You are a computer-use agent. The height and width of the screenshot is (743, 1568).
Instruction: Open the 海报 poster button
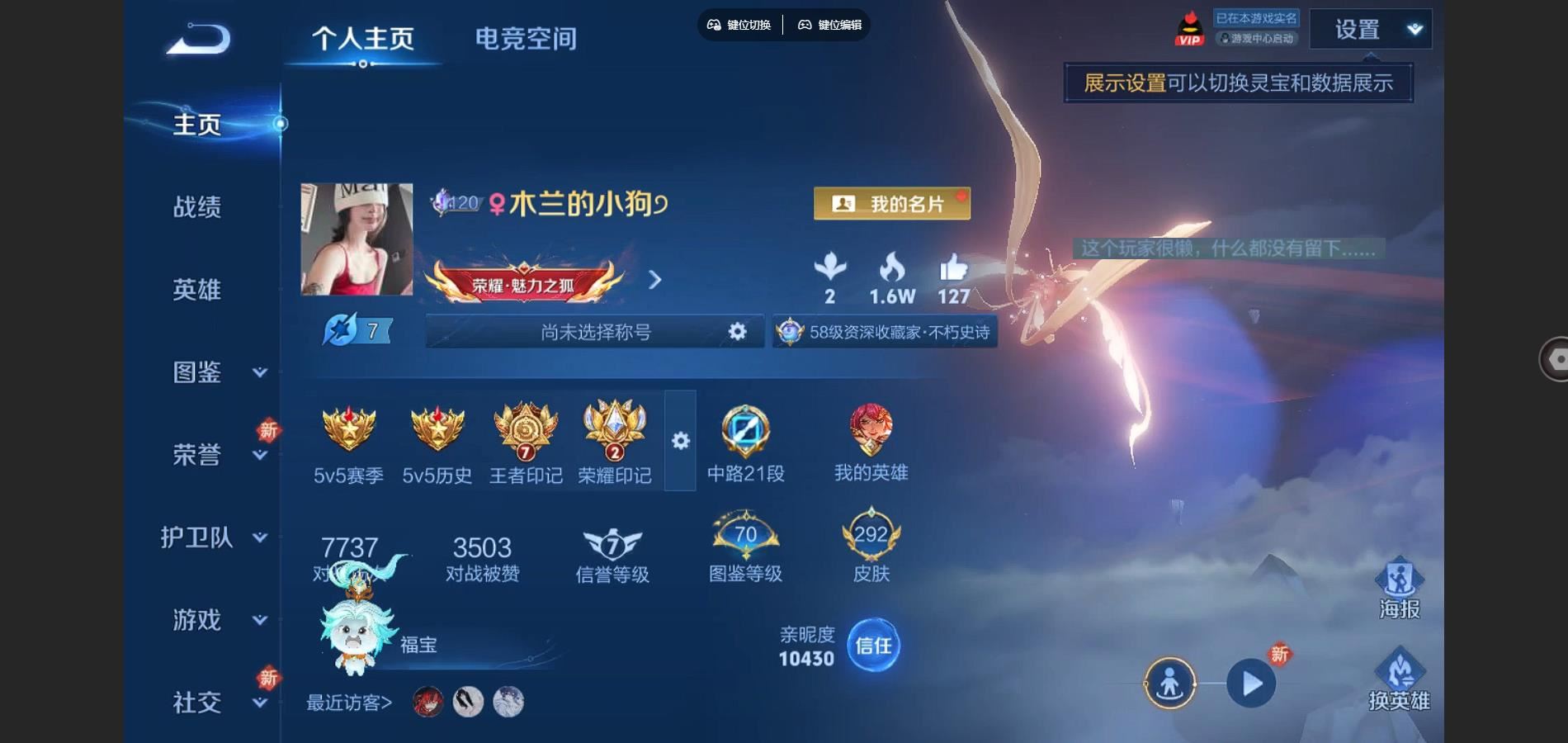click(1399, 589)
